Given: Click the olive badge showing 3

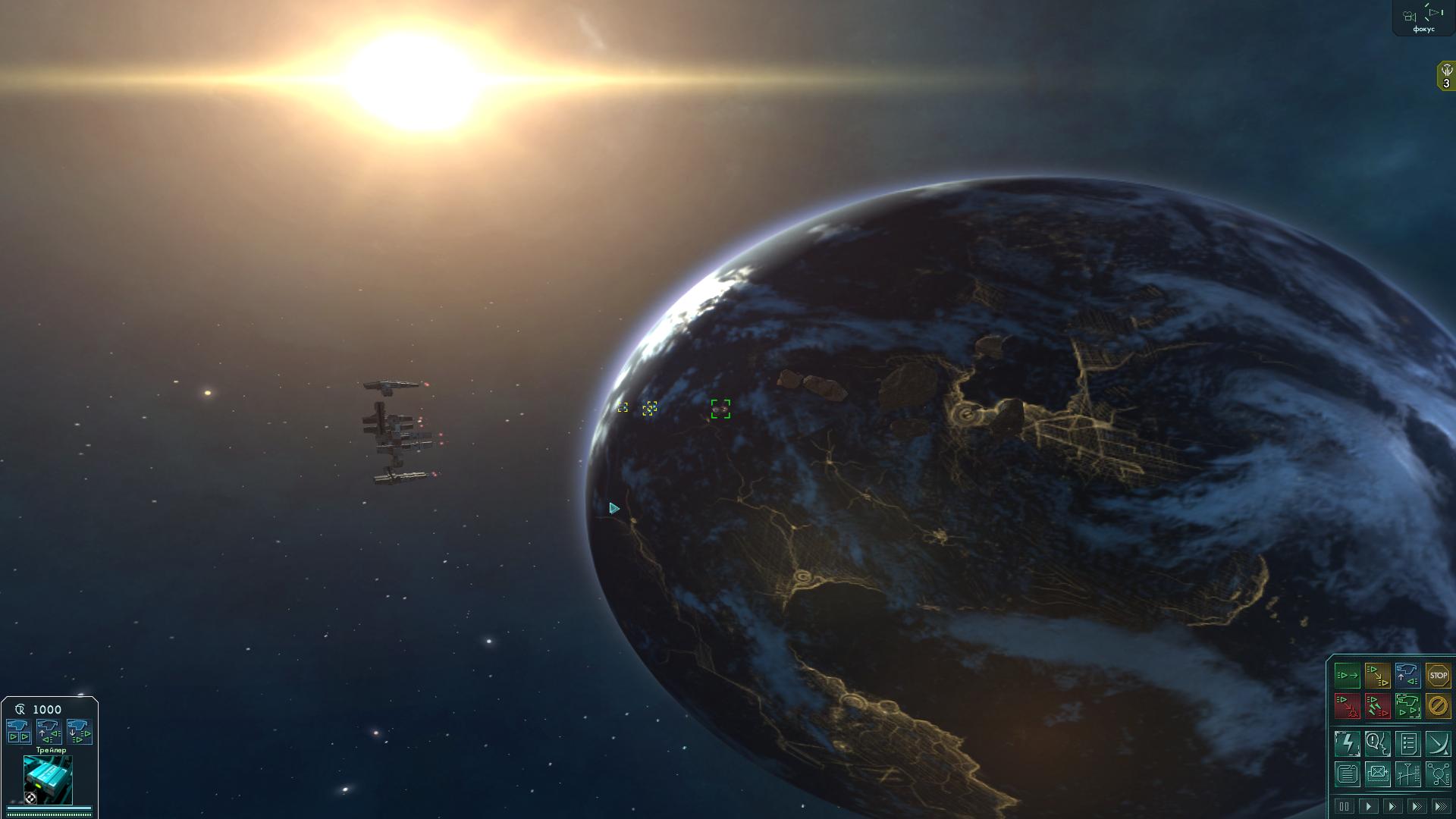Looking at the screenshot, I should click(x=1445, y=77).
